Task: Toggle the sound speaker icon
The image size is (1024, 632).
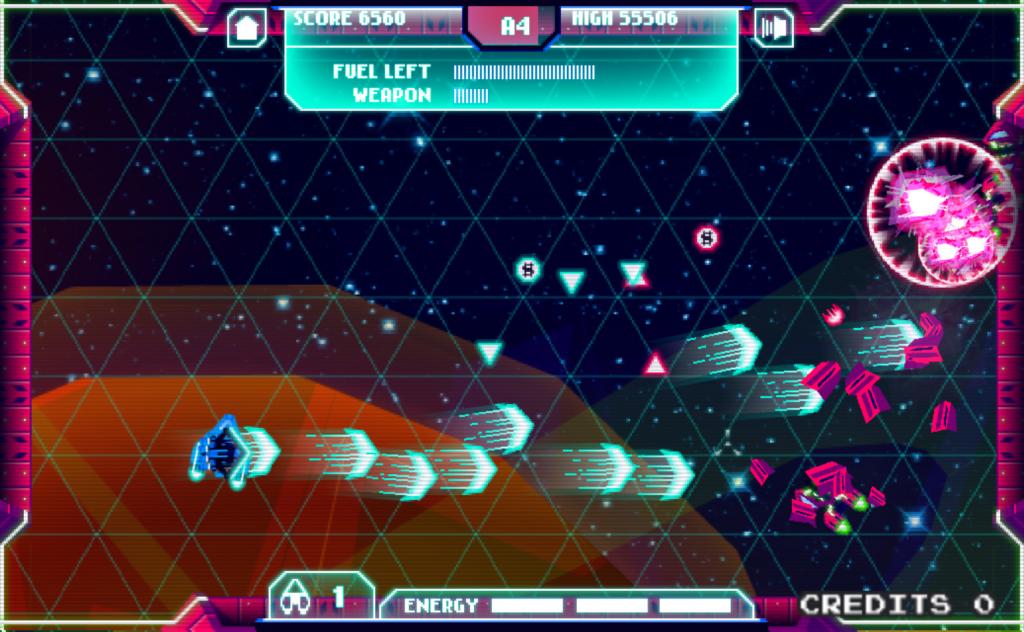Action: 772,27
